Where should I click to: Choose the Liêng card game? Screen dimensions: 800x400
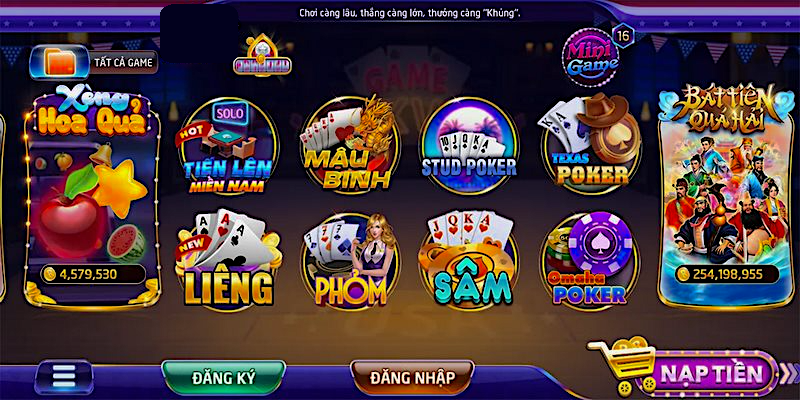[x=227, y=260]
